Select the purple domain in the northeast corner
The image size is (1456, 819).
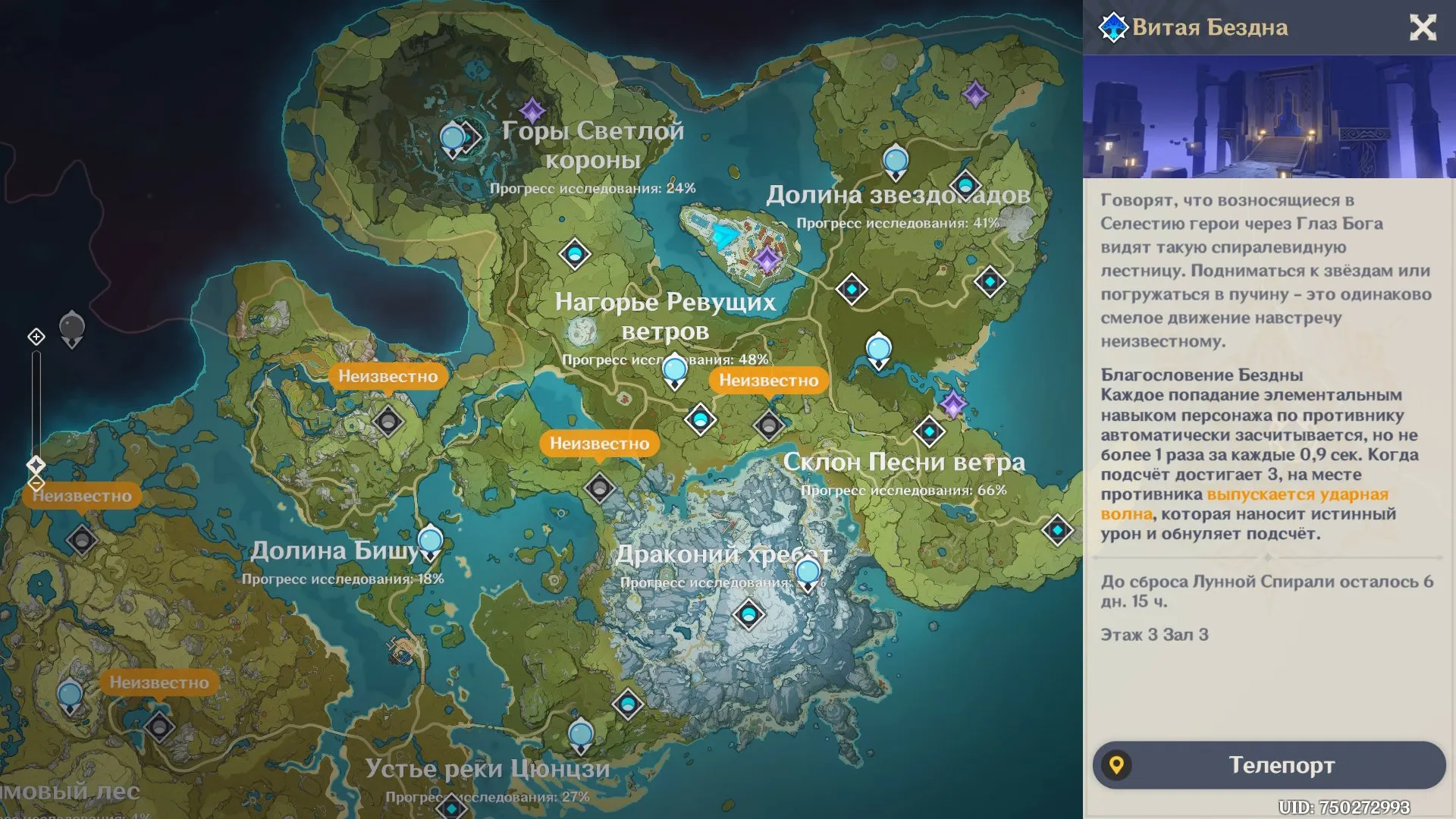(975, 94)
